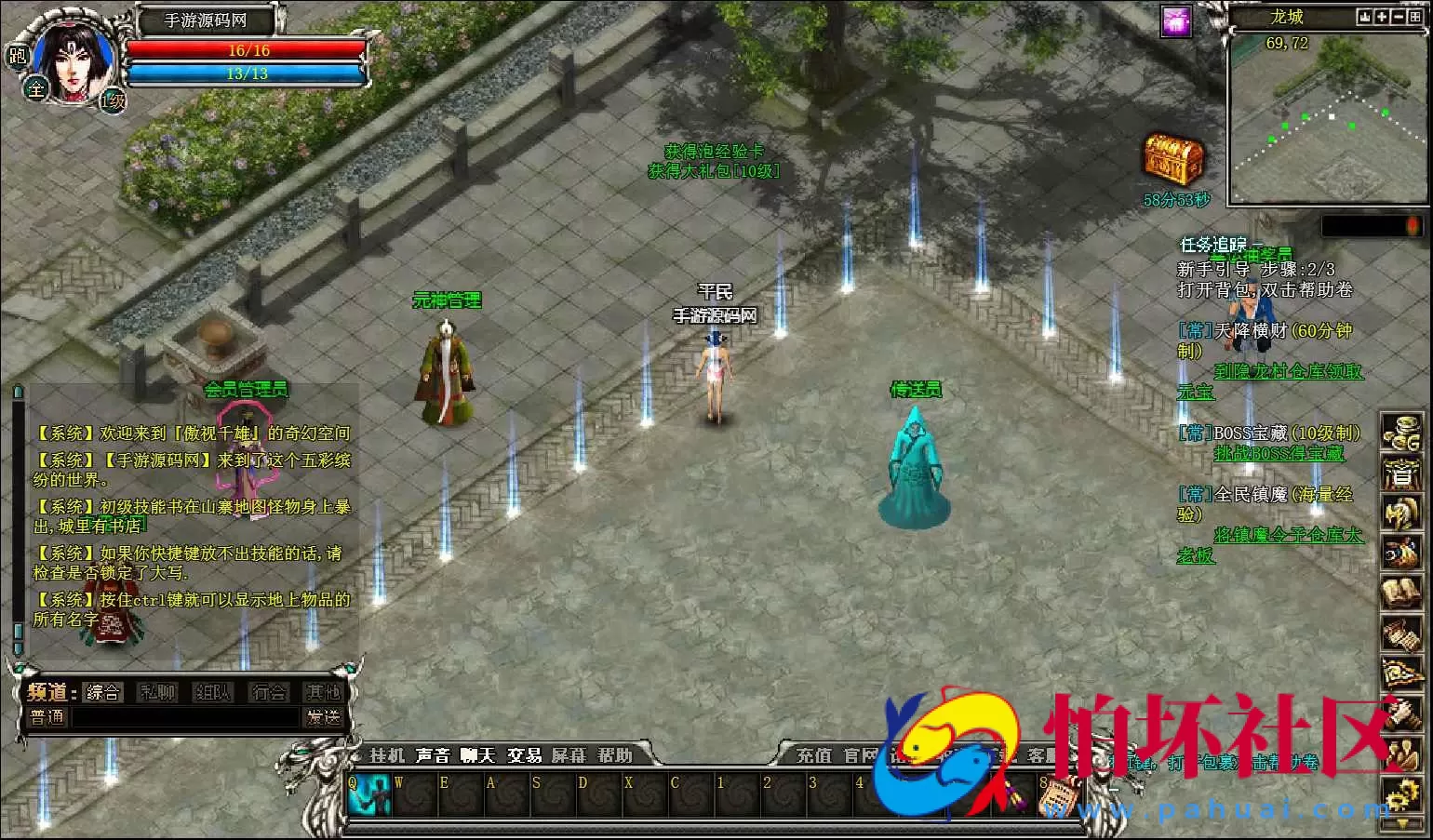
Task: Open the 交易 trade menu
Action: (x=524, y=755)
